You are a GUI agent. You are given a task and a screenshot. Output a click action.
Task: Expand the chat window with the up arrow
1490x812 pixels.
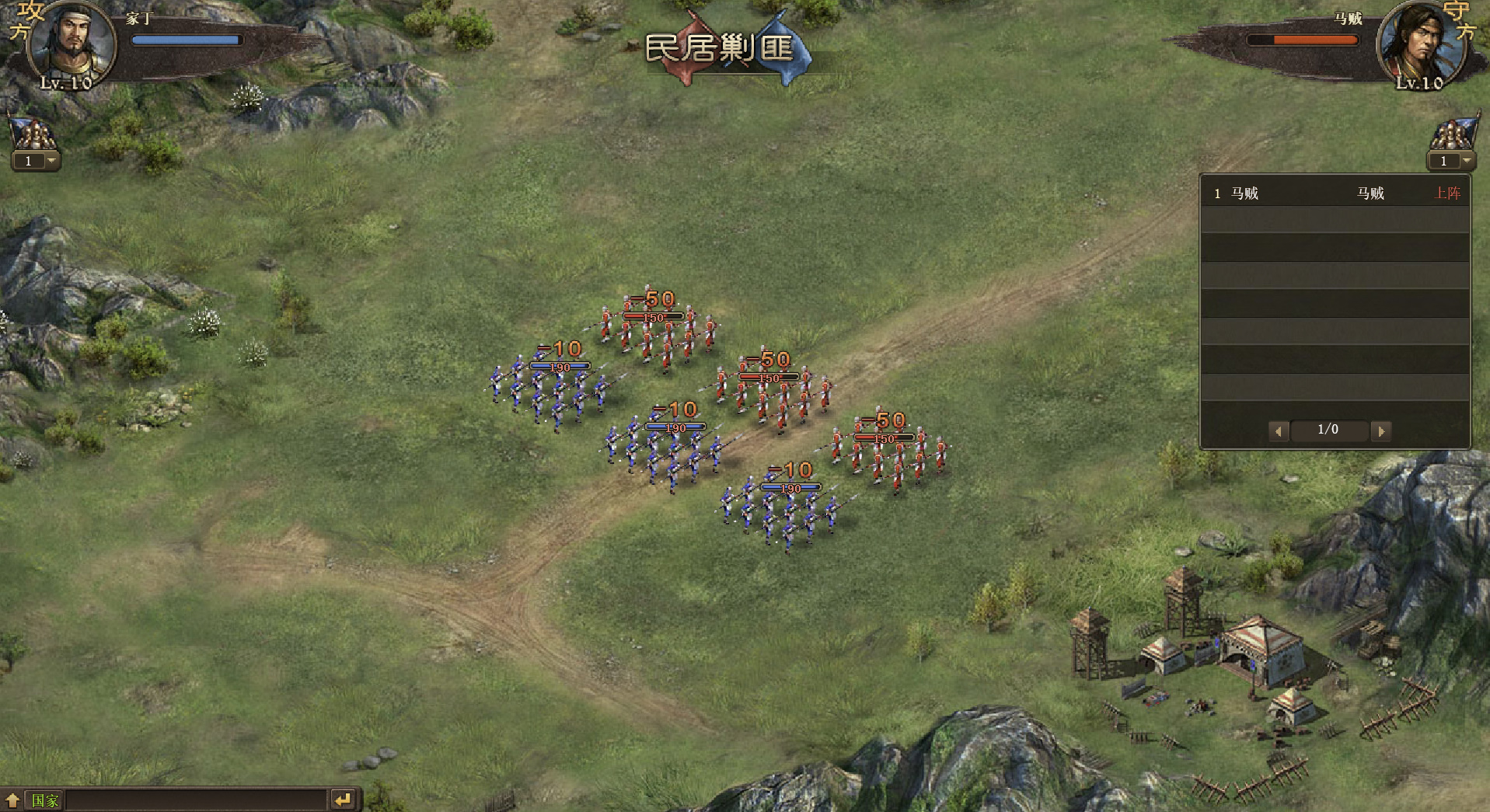click(x=12, y=800)
